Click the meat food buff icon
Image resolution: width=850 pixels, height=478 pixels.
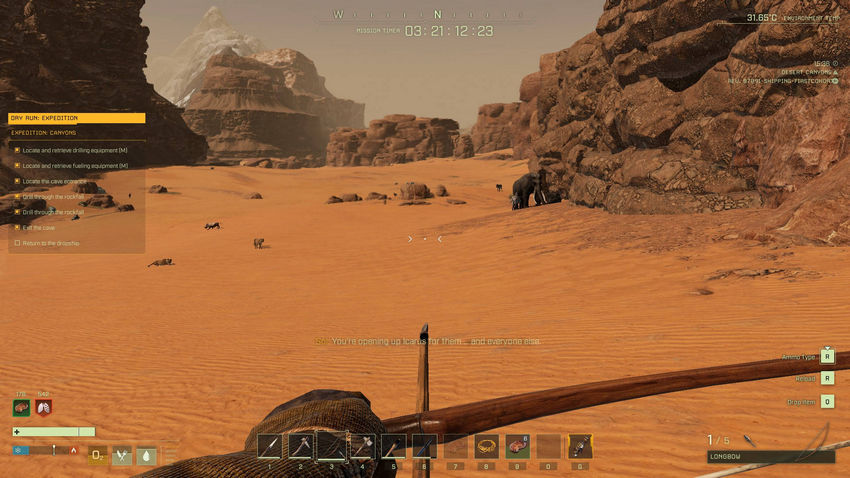pyautogui.click(x=21, y=408)
